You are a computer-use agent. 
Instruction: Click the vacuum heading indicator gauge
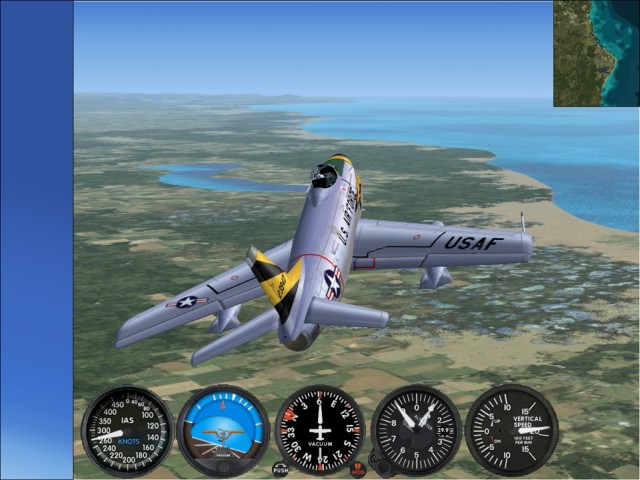(x=320, y=430)
